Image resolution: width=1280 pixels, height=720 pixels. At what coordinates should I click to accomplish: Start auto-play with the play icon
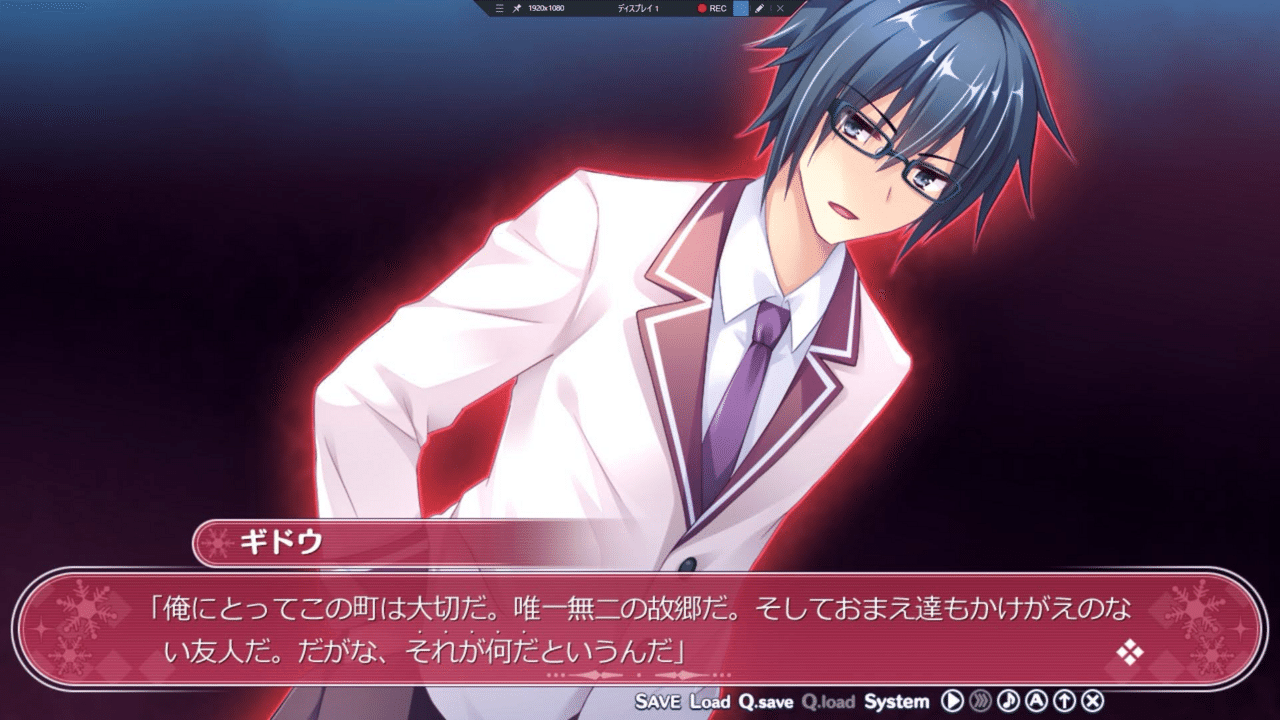954,701
